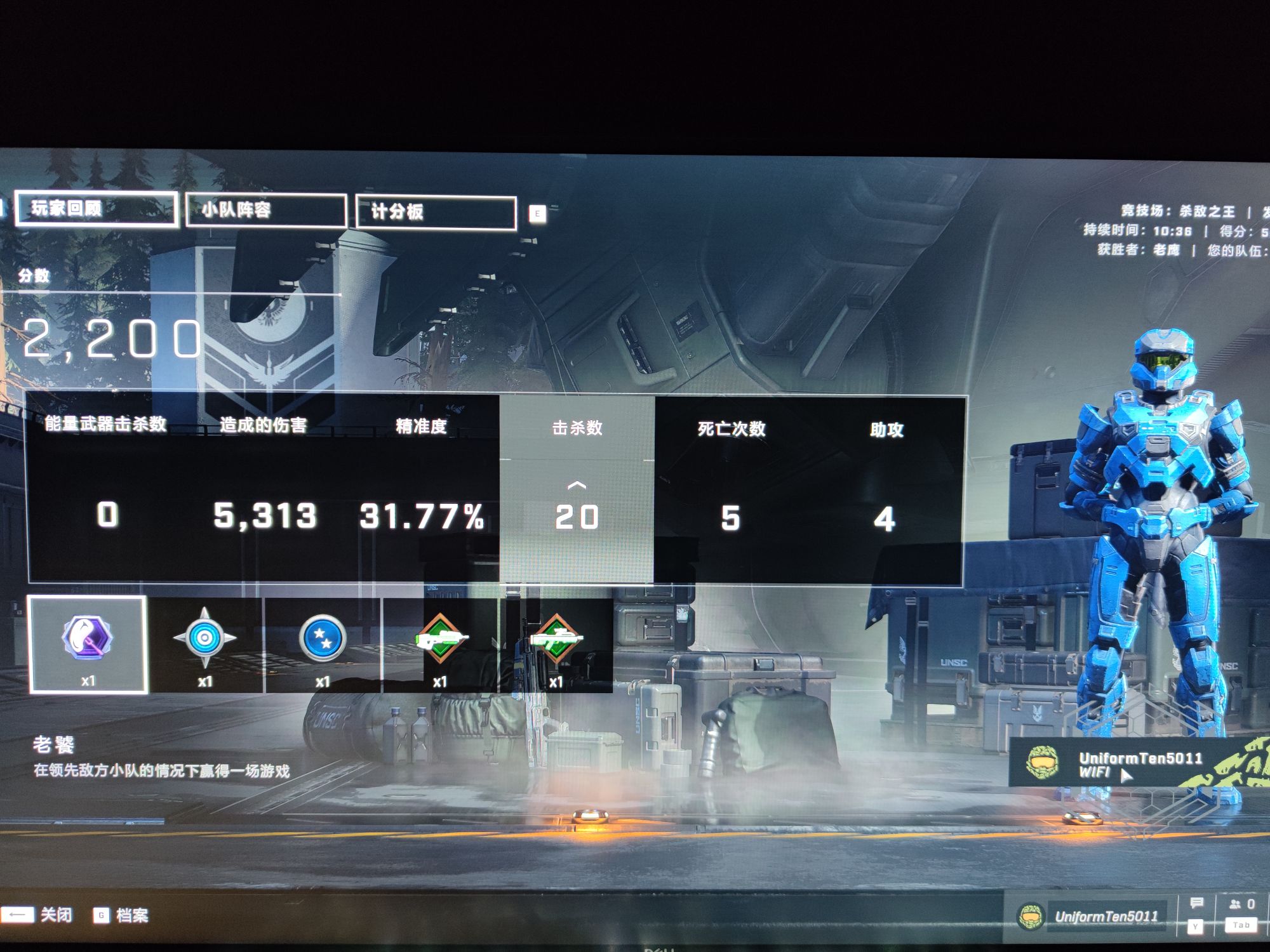This screenshot has height=952, width=1270.
Task: Open the chat speech bubble icon
Action: (x=1196, y=904)
